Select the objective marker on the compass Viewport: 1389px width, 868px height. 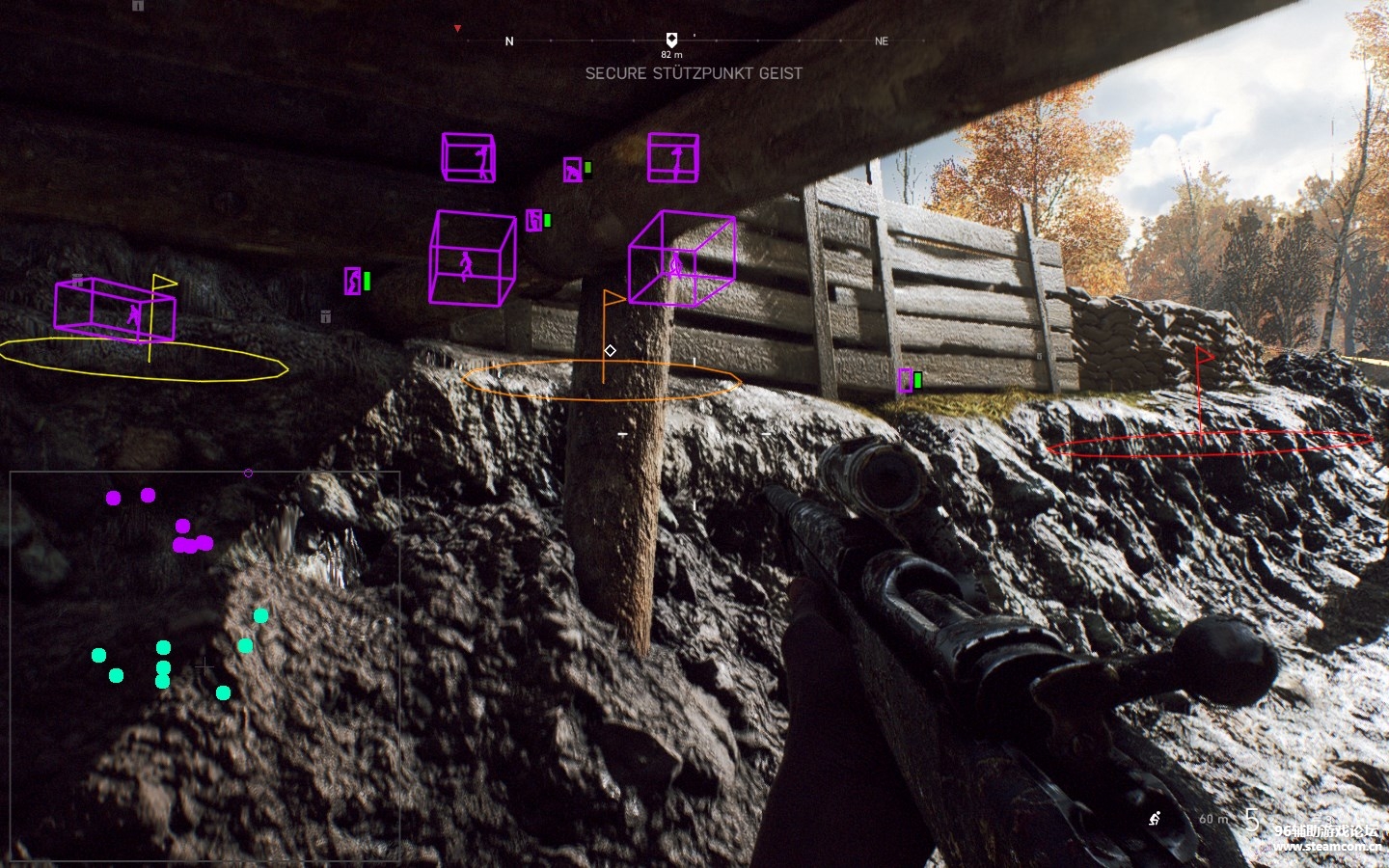coord(671,40)
